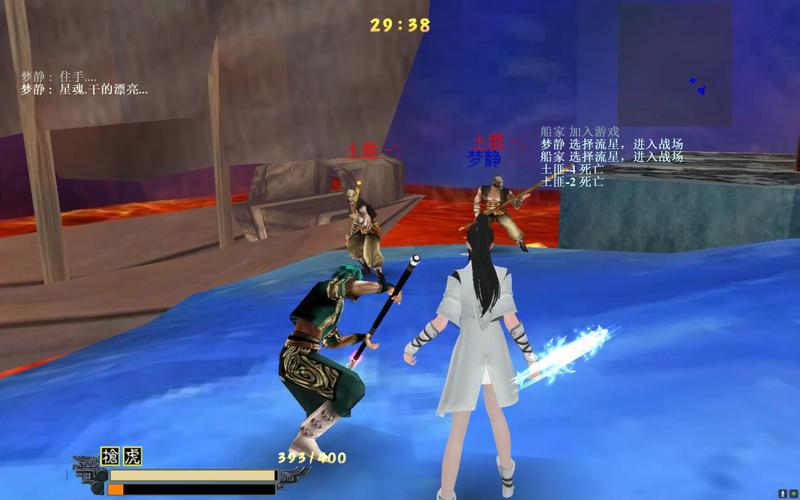The image size is (800, 500).
Task: Select the 虎 character icon above health bar
Action: click(x=131, y=457)
